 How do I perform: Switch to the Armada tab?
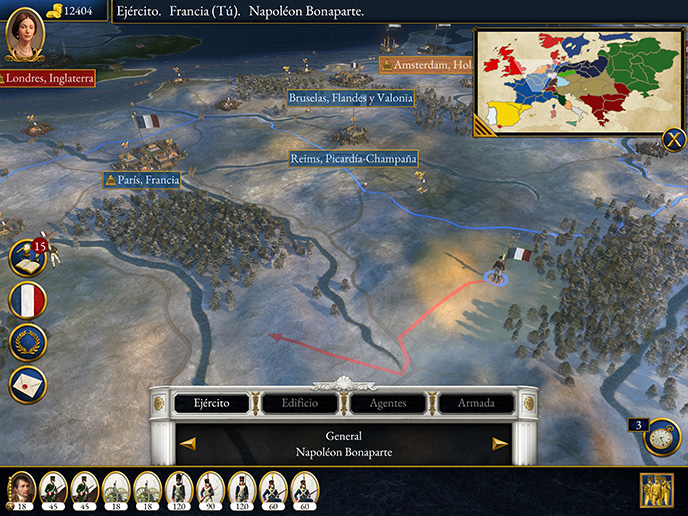pos(475,403)
